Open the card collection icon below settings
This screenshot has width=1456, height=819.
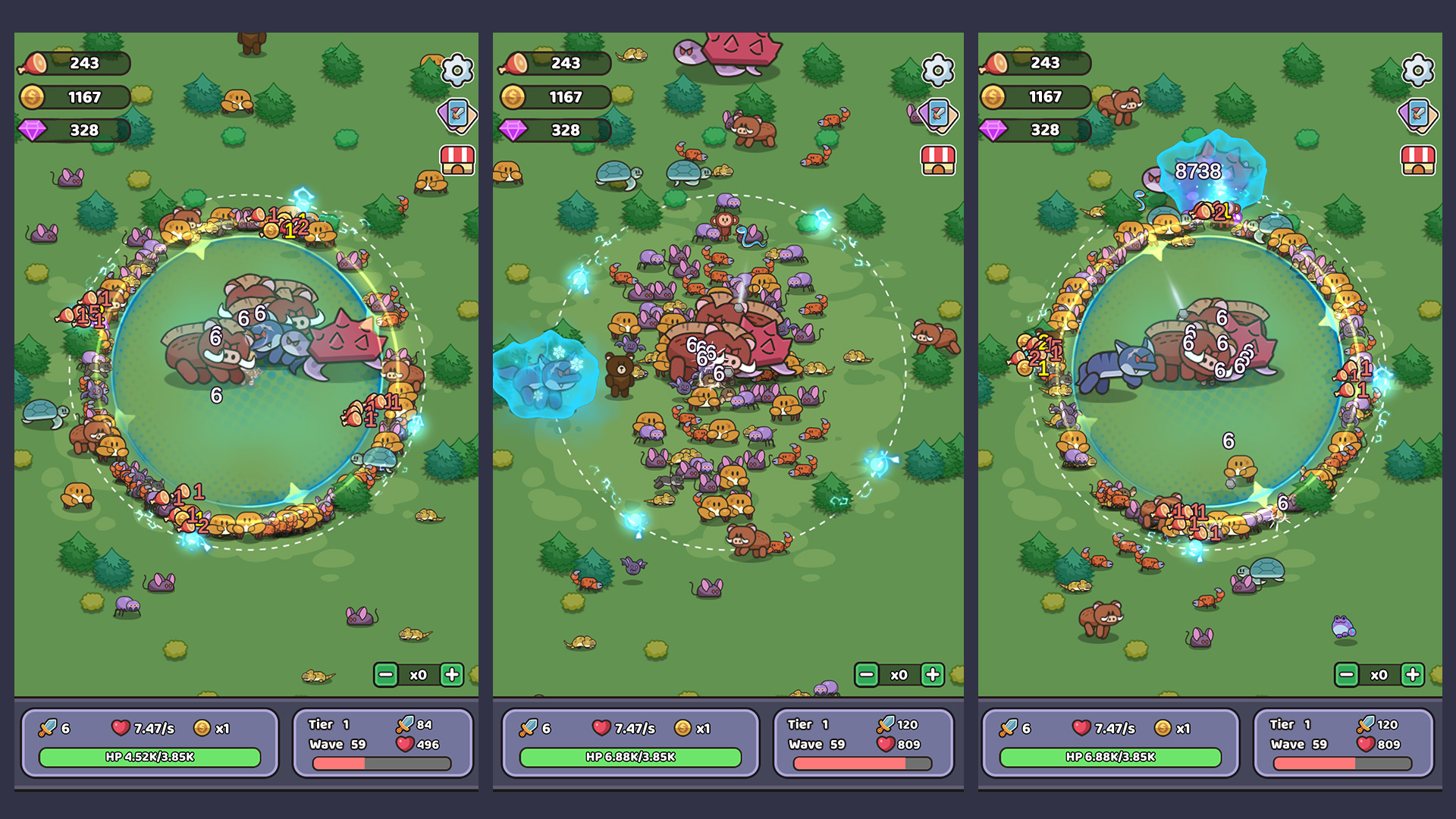tap(457, 115)
